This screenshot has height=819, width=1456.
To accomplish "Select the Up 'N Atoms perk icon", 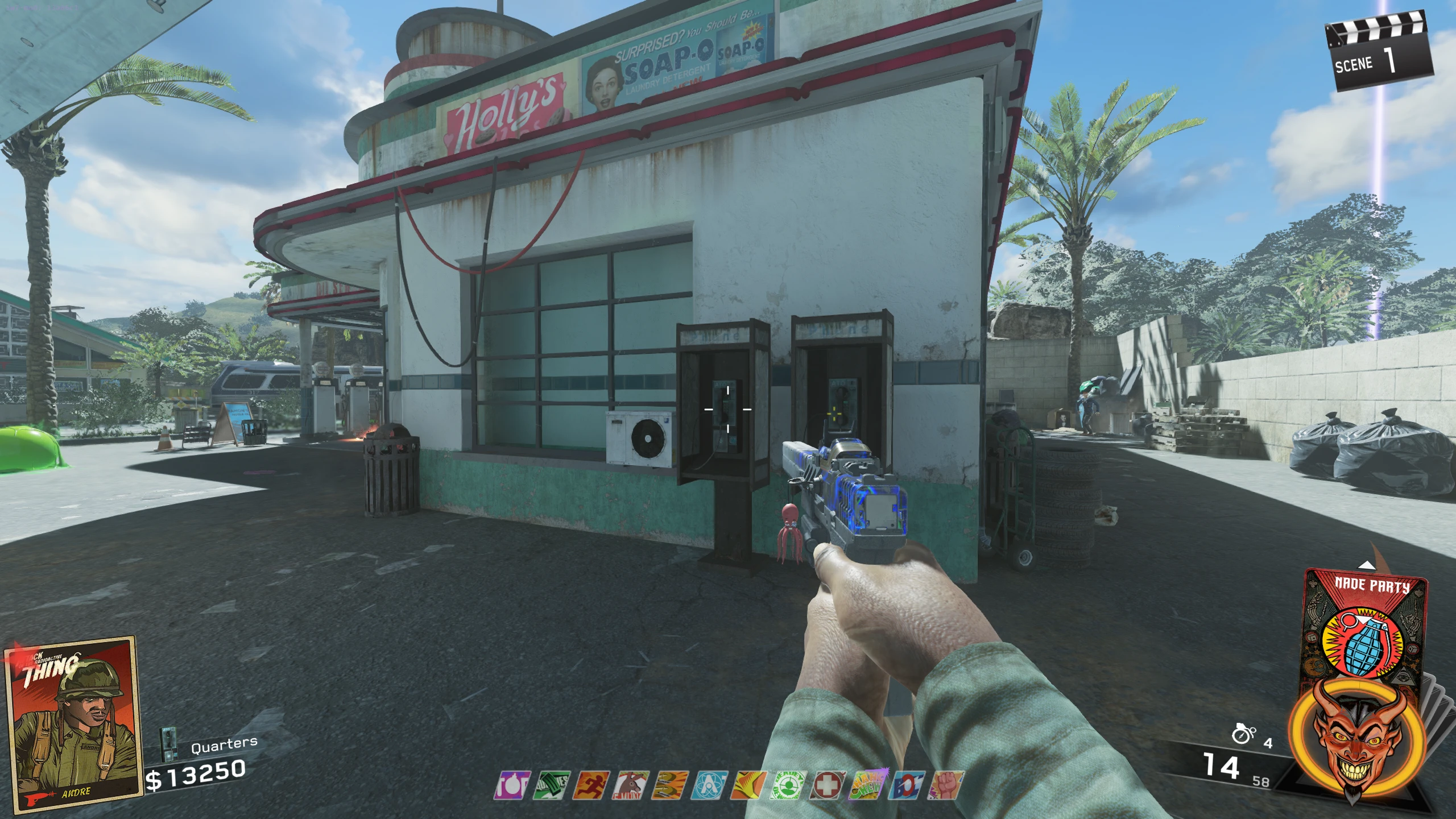I will pos(709,785).
